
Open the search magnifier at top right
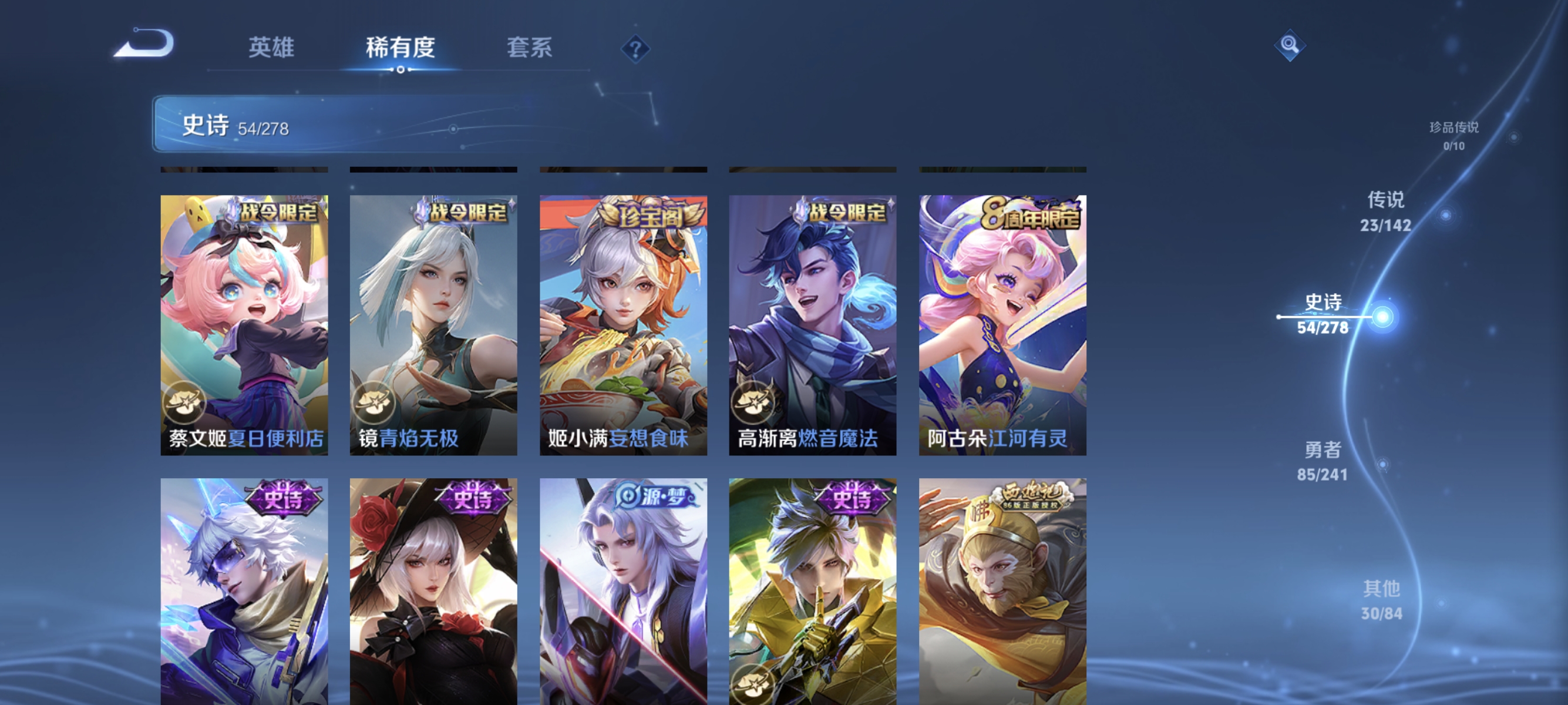click(x=1290, y=45)
